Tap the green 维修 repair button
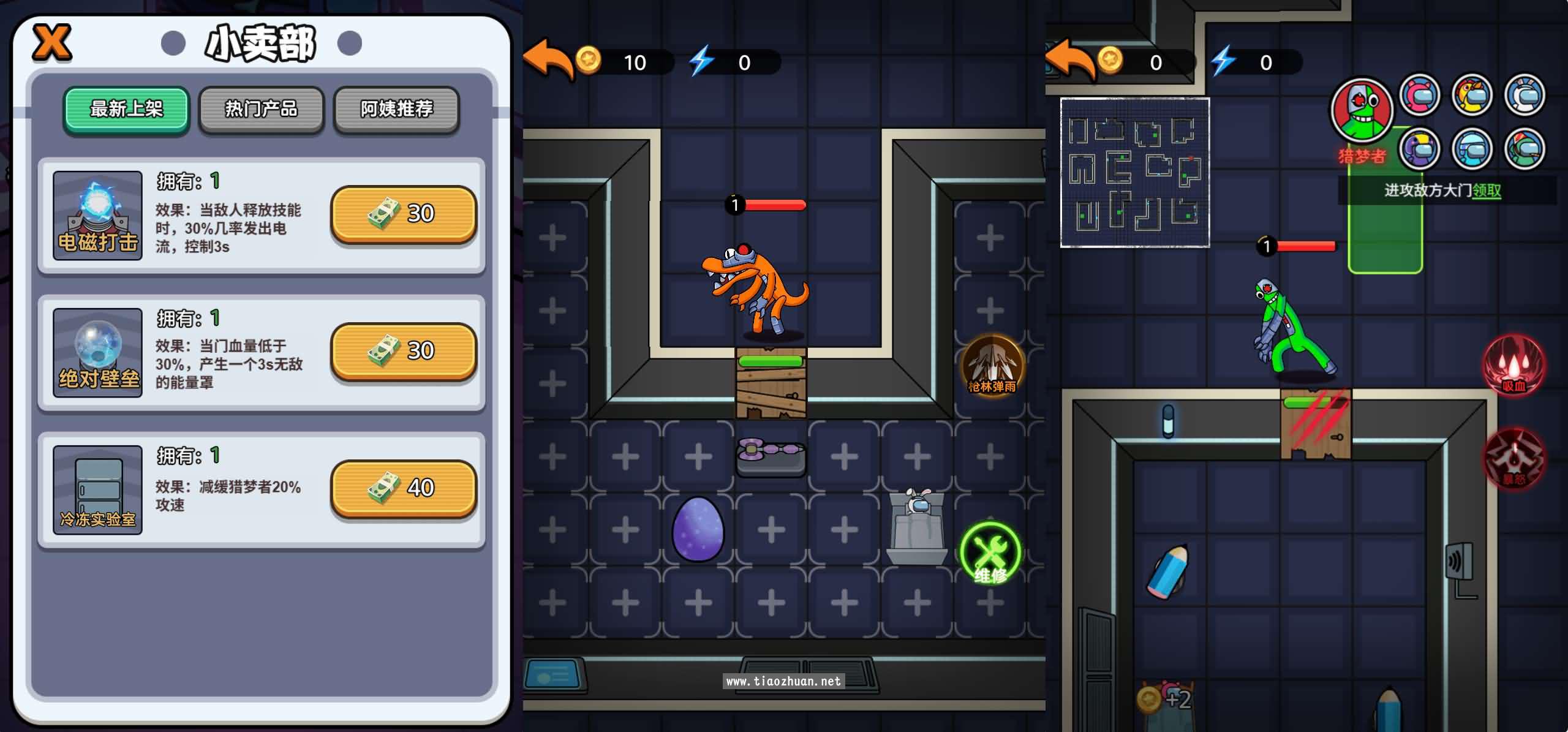The width and height of the screenshot is (1568, 732). (990, 553)
